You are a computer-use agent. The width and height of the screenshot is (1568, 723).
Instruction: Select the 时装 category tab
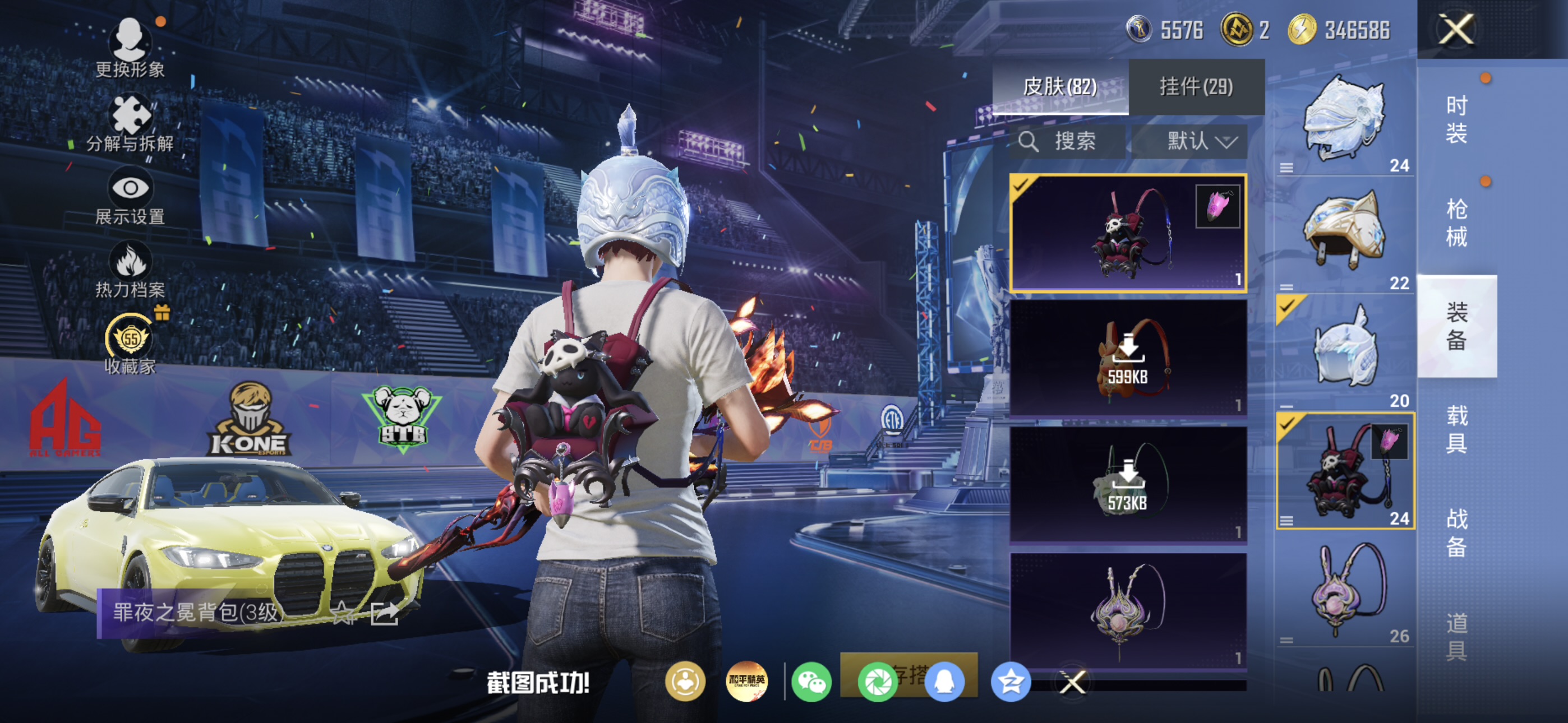tap(1456, 119)
